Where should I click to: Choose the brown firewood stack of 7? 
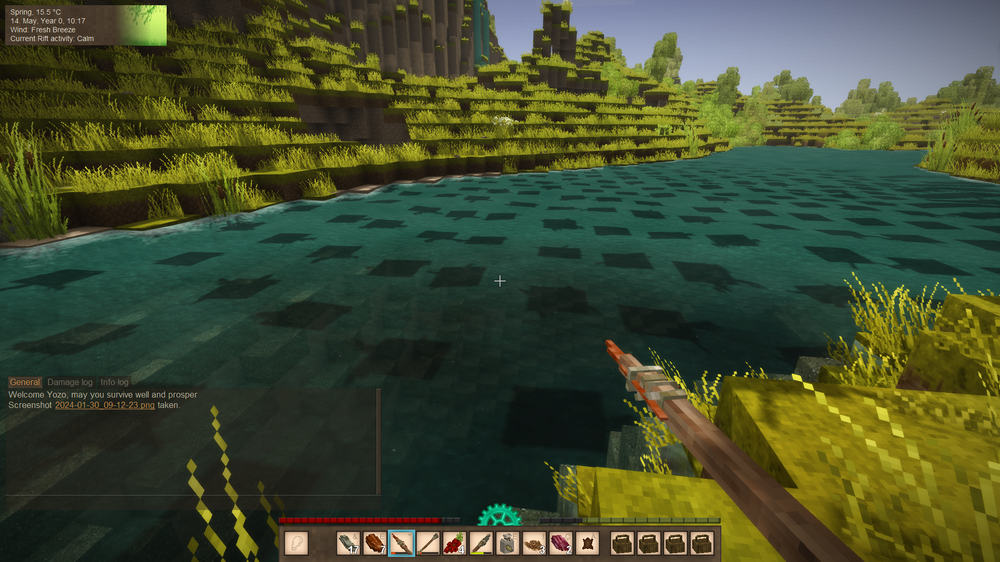click(375, 543)
